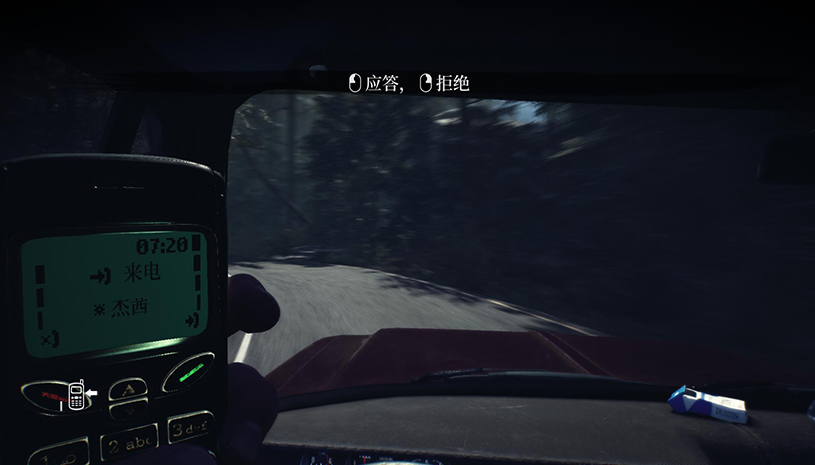Reject the call with the red phone key
This screenshot has height=465, width=815.
[x=48, y=396]
